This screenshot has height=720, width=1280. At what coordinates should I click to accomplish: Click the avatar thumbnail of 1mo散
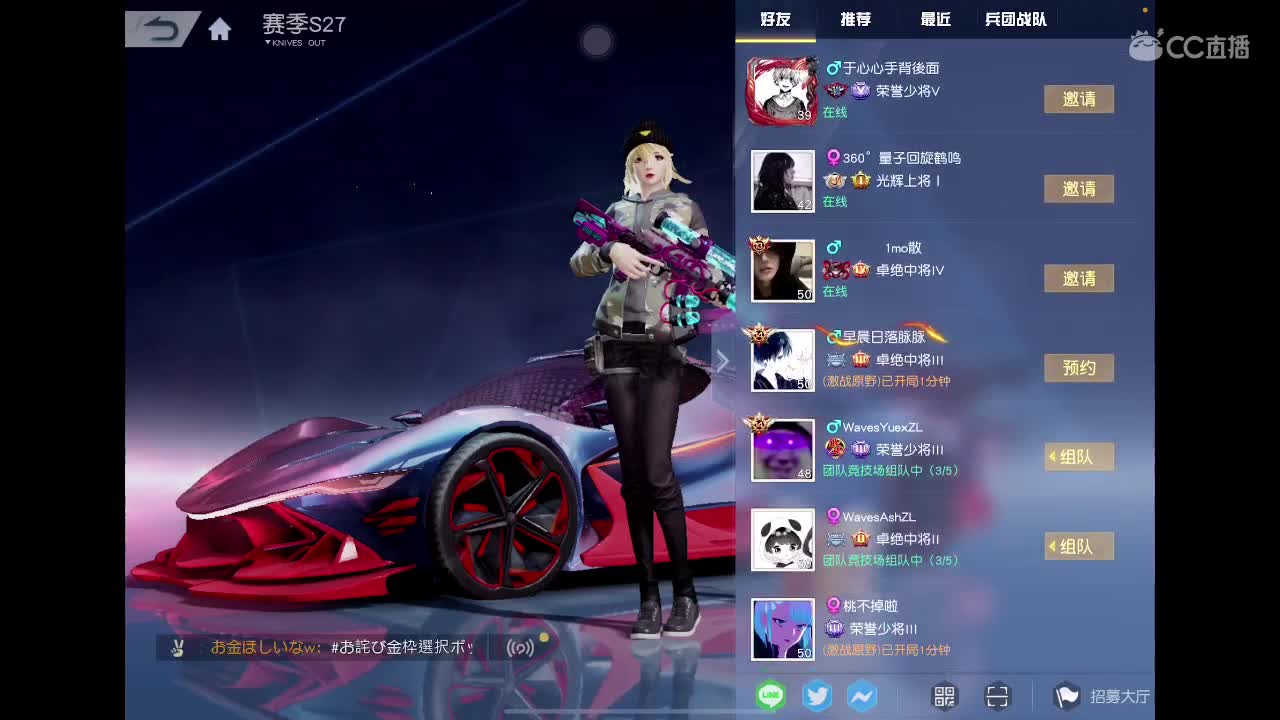pos(782,269)
